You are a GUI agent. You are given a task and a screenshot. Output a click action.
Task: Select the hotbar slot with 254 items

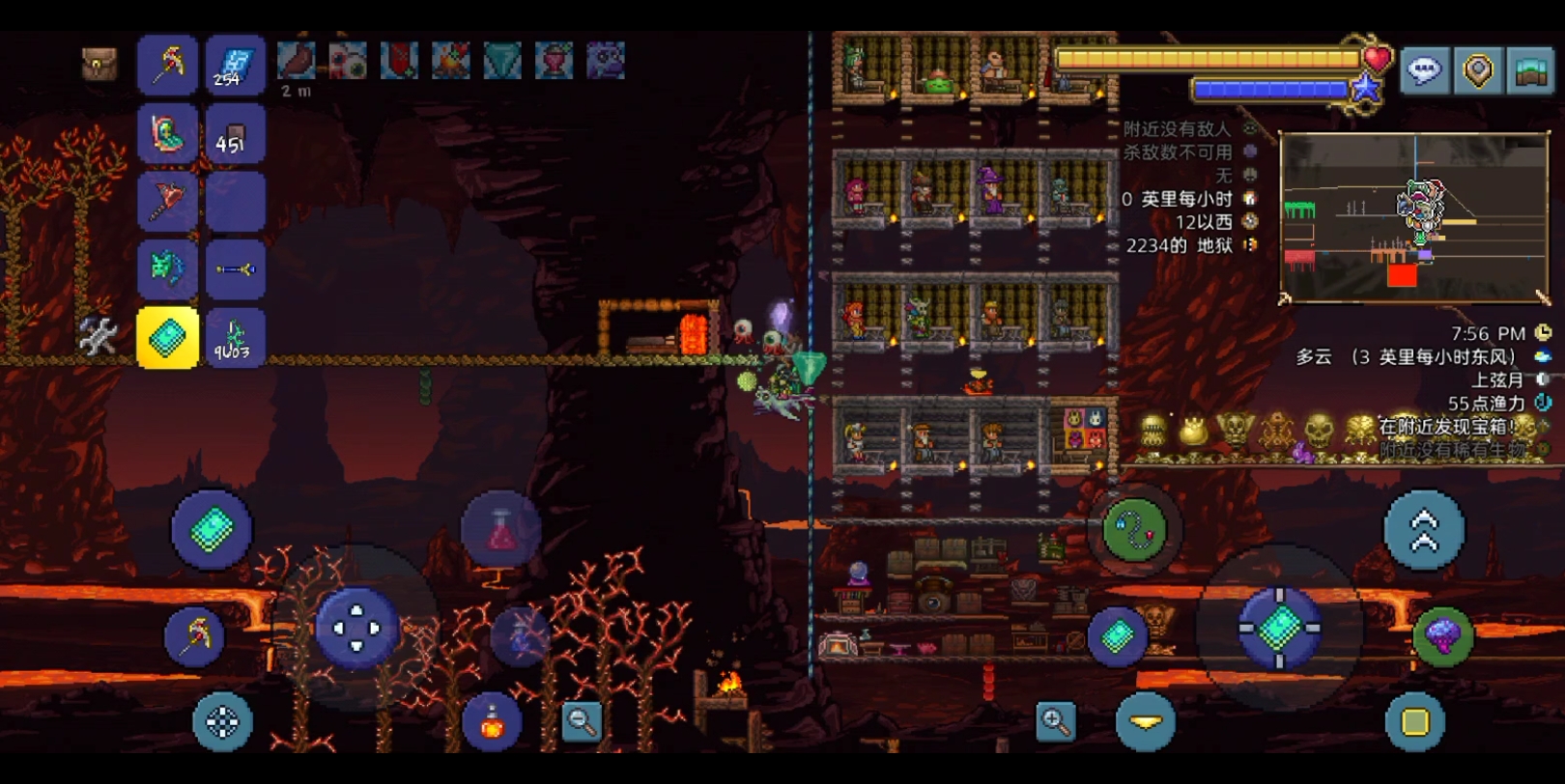click(x=235, y=65)
